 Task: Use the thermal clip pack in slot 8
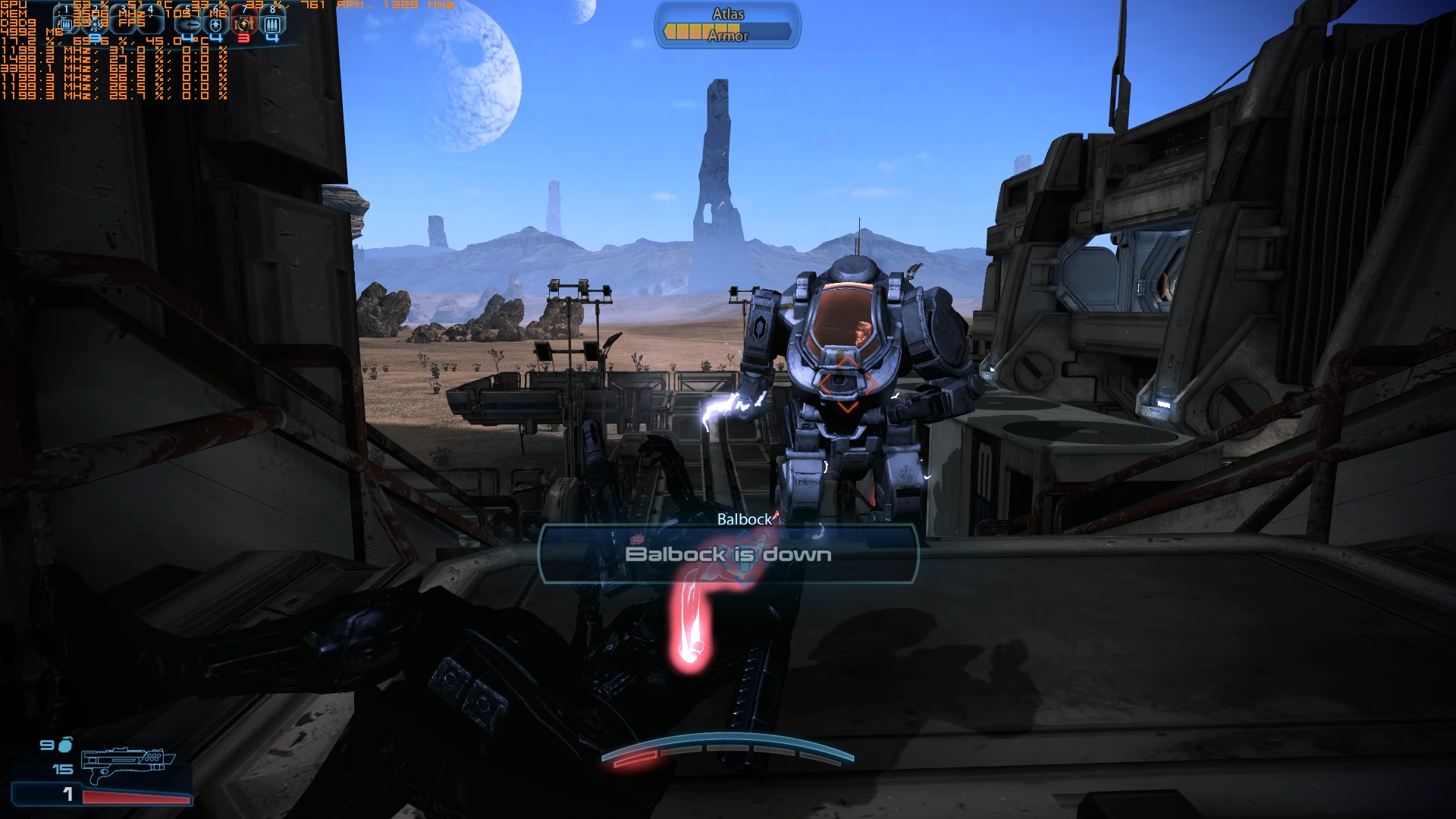click(272, 24)
